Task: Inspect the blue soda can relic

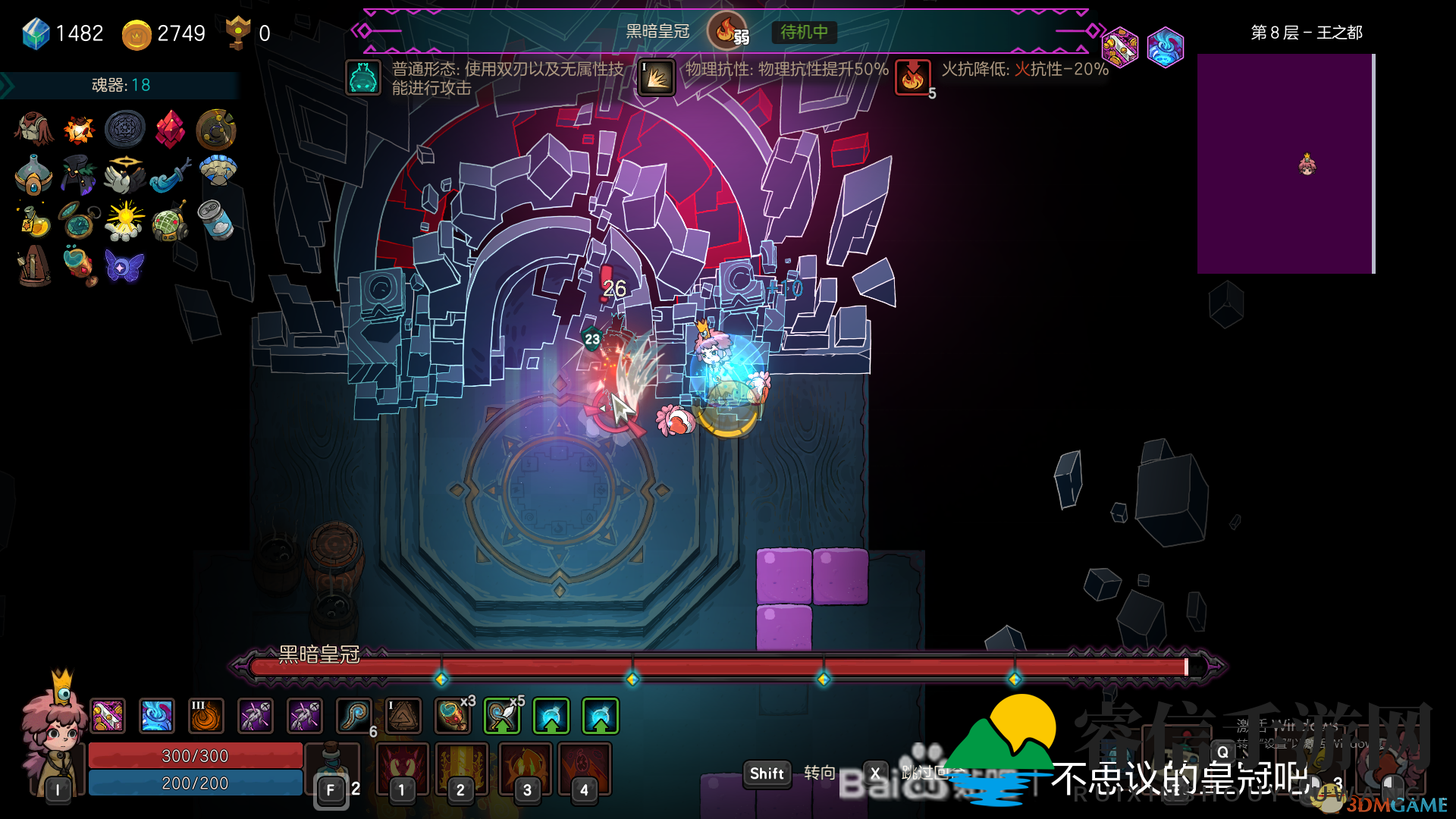Action: (215, 220)
